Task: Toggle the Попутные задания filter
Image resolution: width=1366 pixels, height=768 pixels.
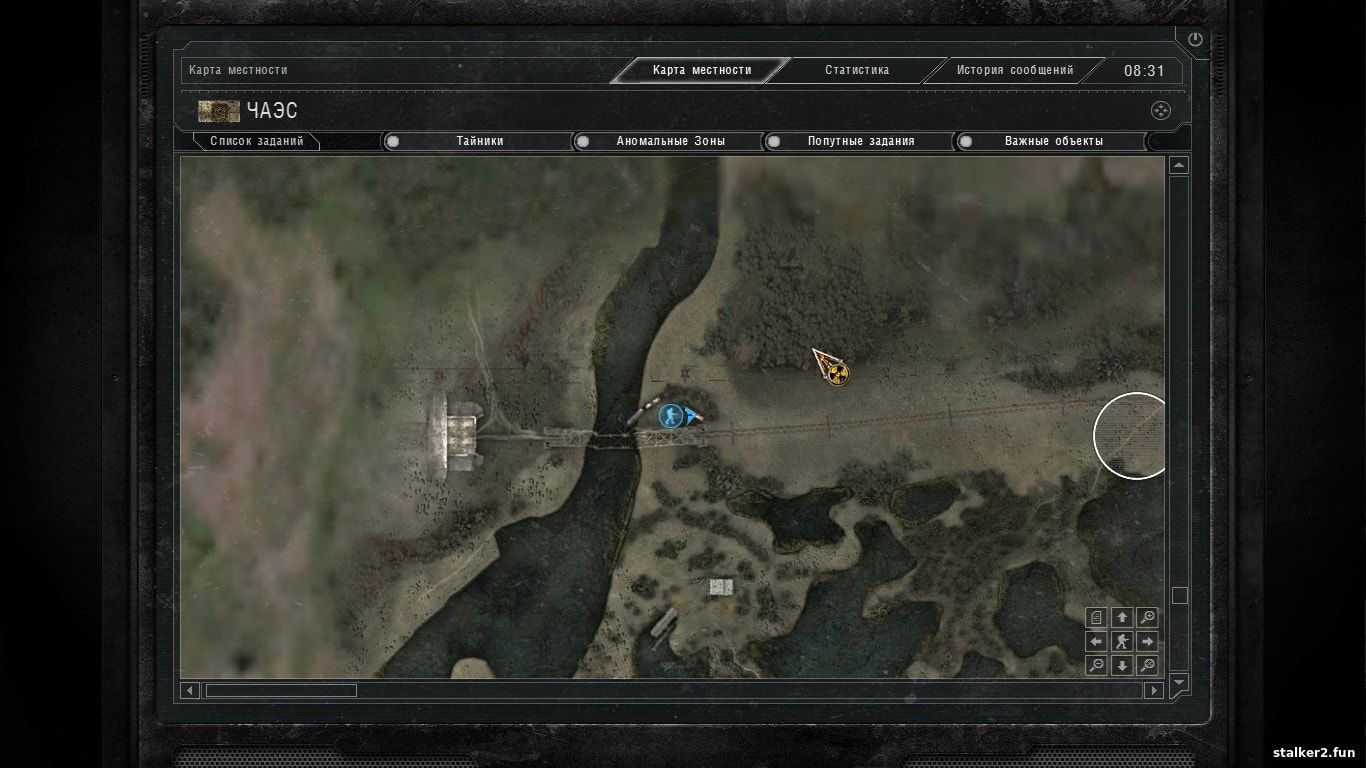Action: click(860, 141)
